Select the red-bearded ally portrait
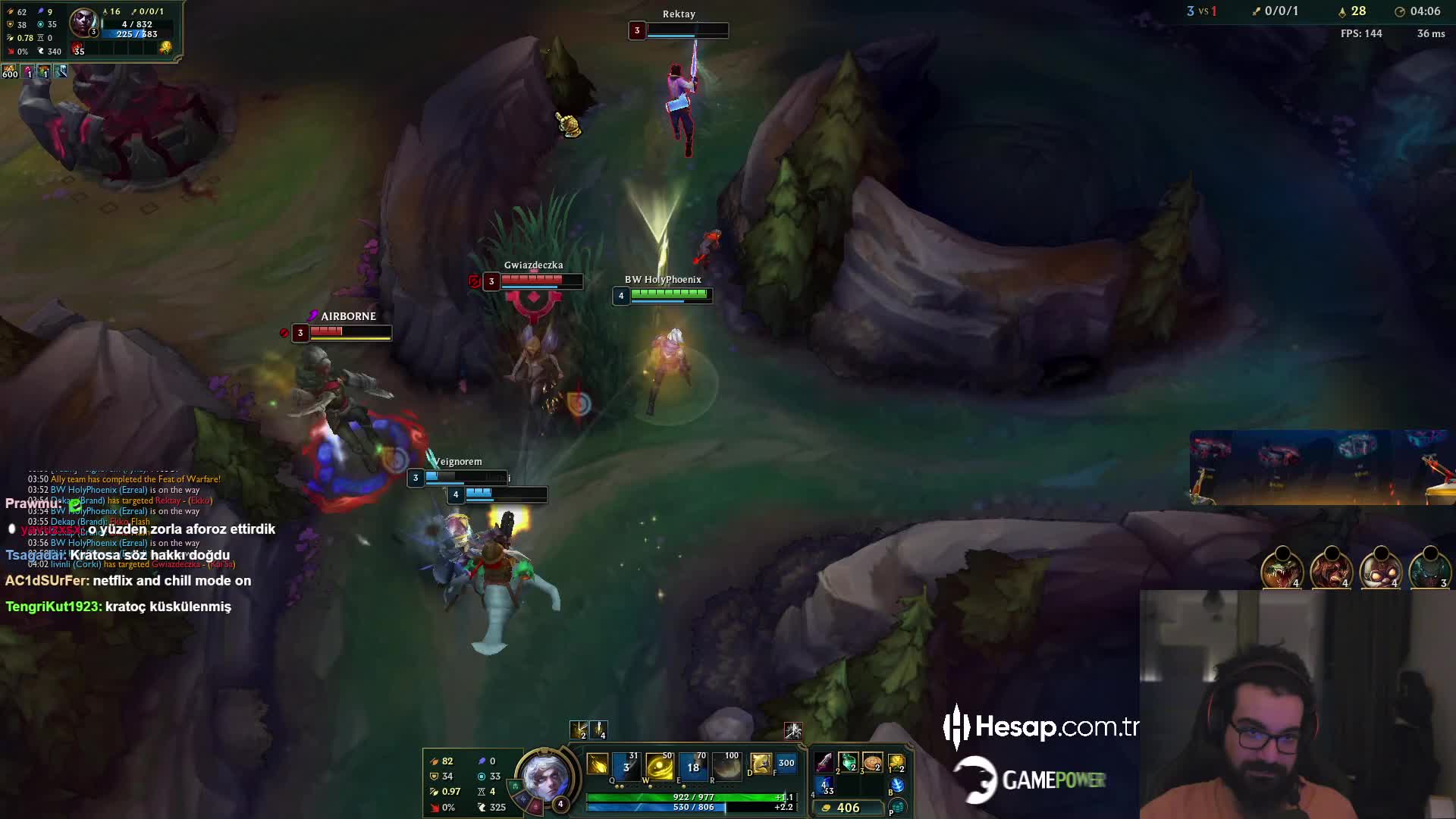This screenshot has height=819, width=1456. click(1331, 569)
